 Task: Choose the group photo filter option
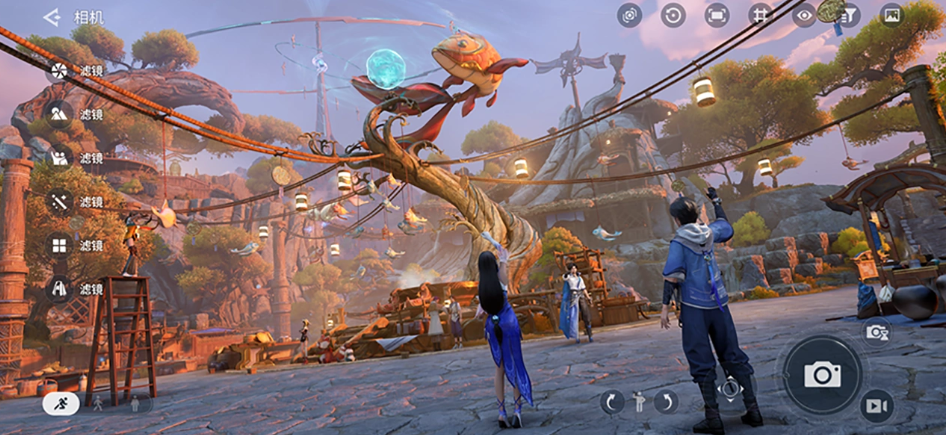tap(59, 158)
